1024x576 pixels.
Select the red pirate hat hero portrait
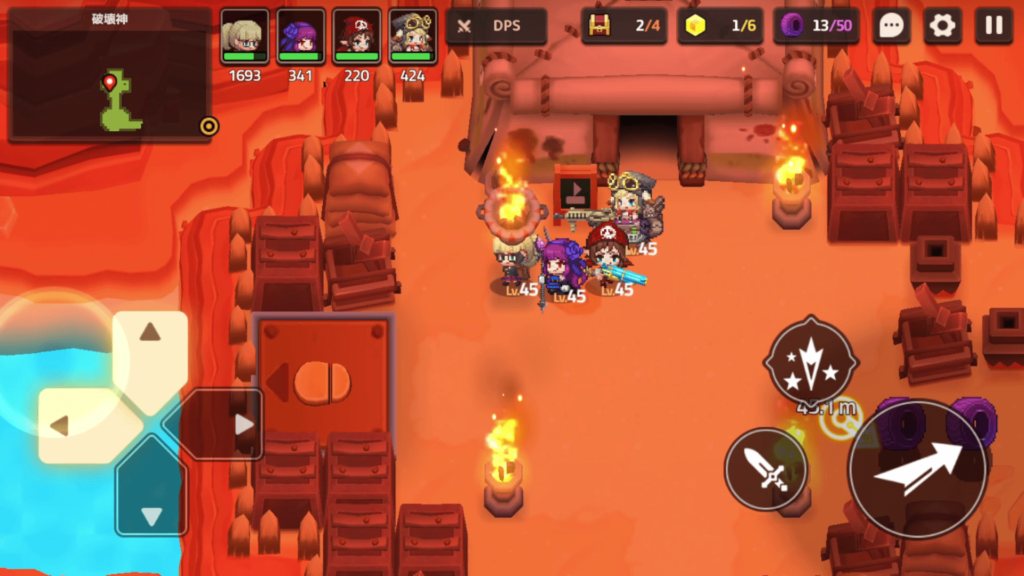tap(357, 37)
